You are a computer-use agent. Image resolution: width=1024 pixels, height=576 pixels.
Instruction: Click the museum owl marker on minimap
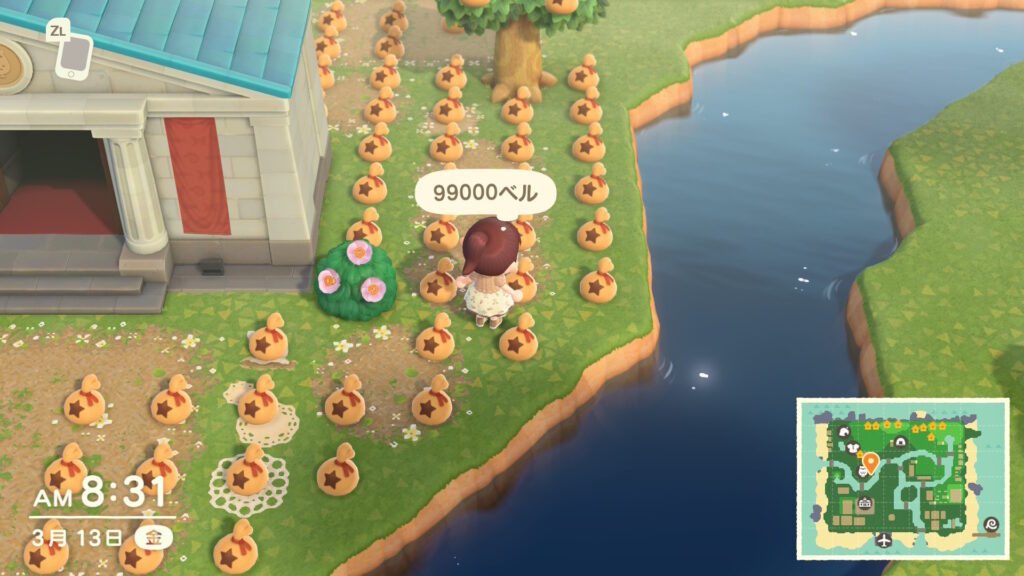coord(861,470)
